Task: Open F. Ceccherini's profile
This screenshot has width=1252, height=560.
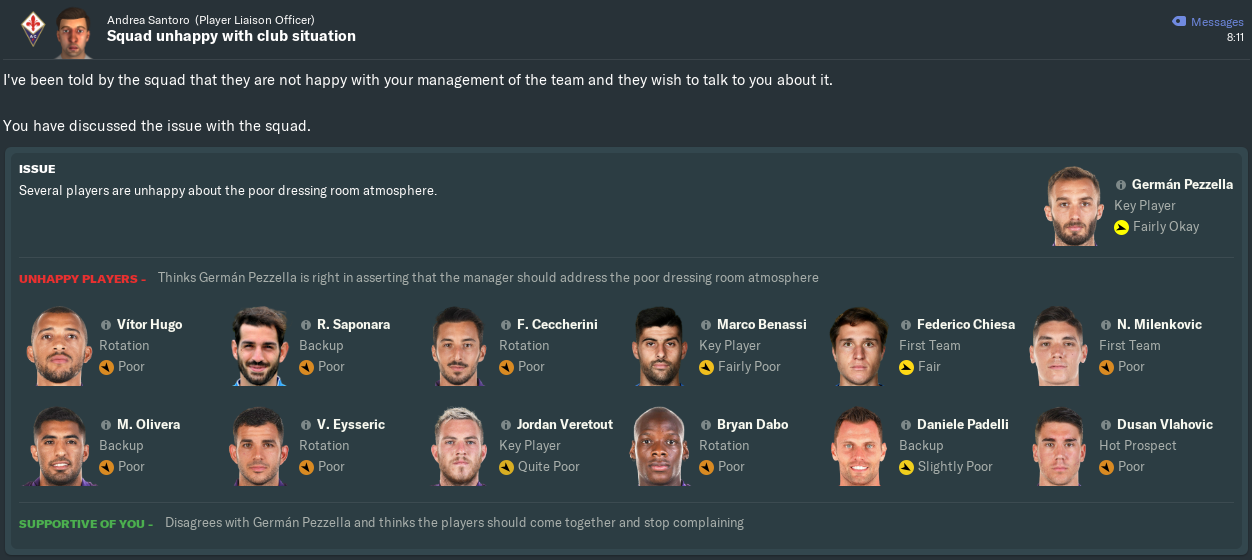Action: click(x=557, y=325)
